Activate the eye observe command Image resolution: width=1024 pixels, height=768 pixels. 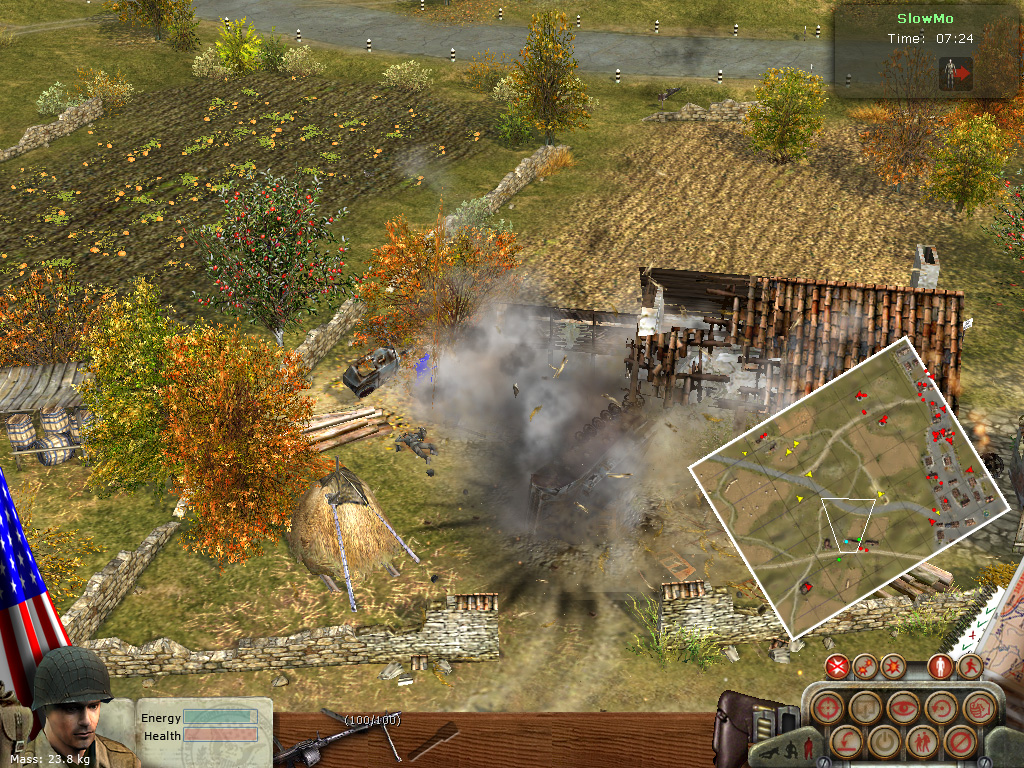[x=903, y=708]
